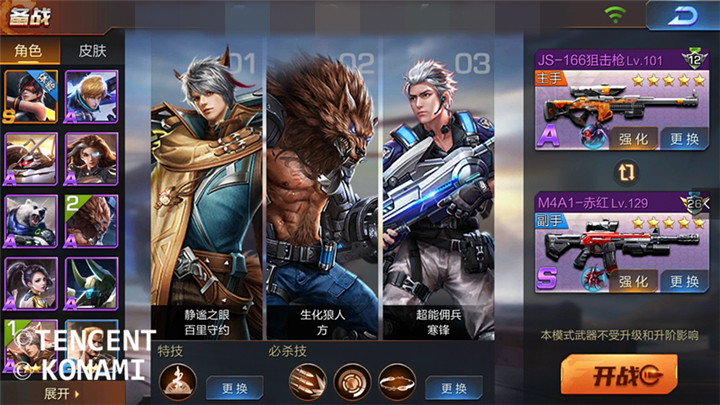The height and width of the screenshot is (405, 720).
Task: Click 更换 to replace the JS-166 sniper rifle
Action: pyautogui.click(x=685, y=138)
